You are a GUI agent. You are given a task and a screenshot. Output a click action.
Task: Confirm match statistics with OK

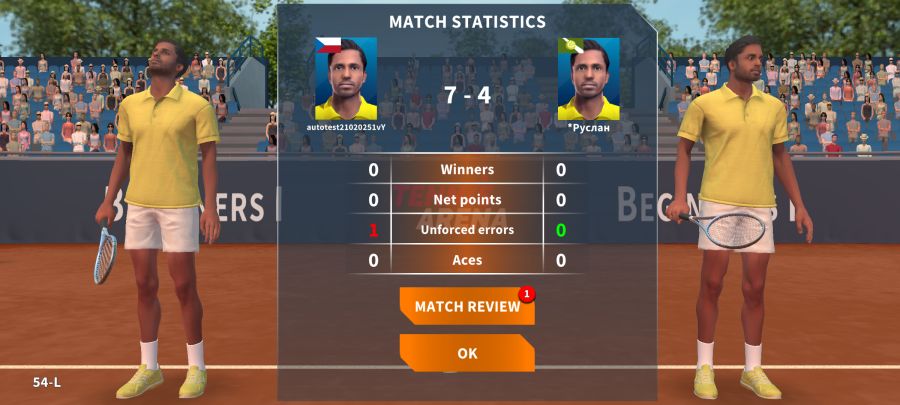(467, 353)
